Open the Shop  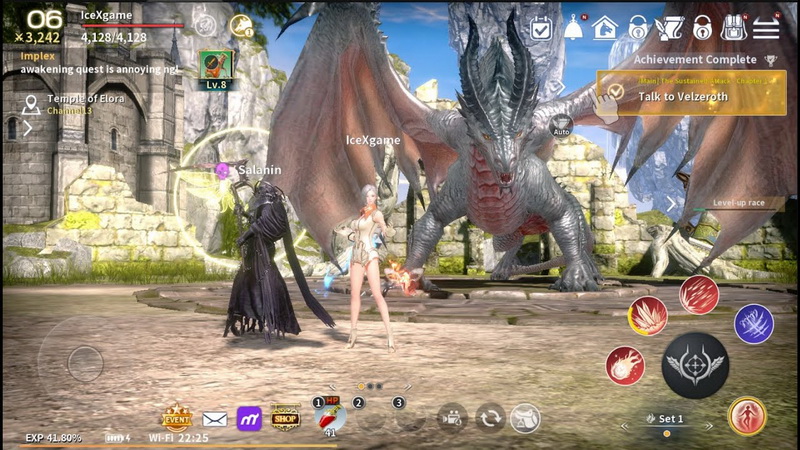[x=285, y=417]
